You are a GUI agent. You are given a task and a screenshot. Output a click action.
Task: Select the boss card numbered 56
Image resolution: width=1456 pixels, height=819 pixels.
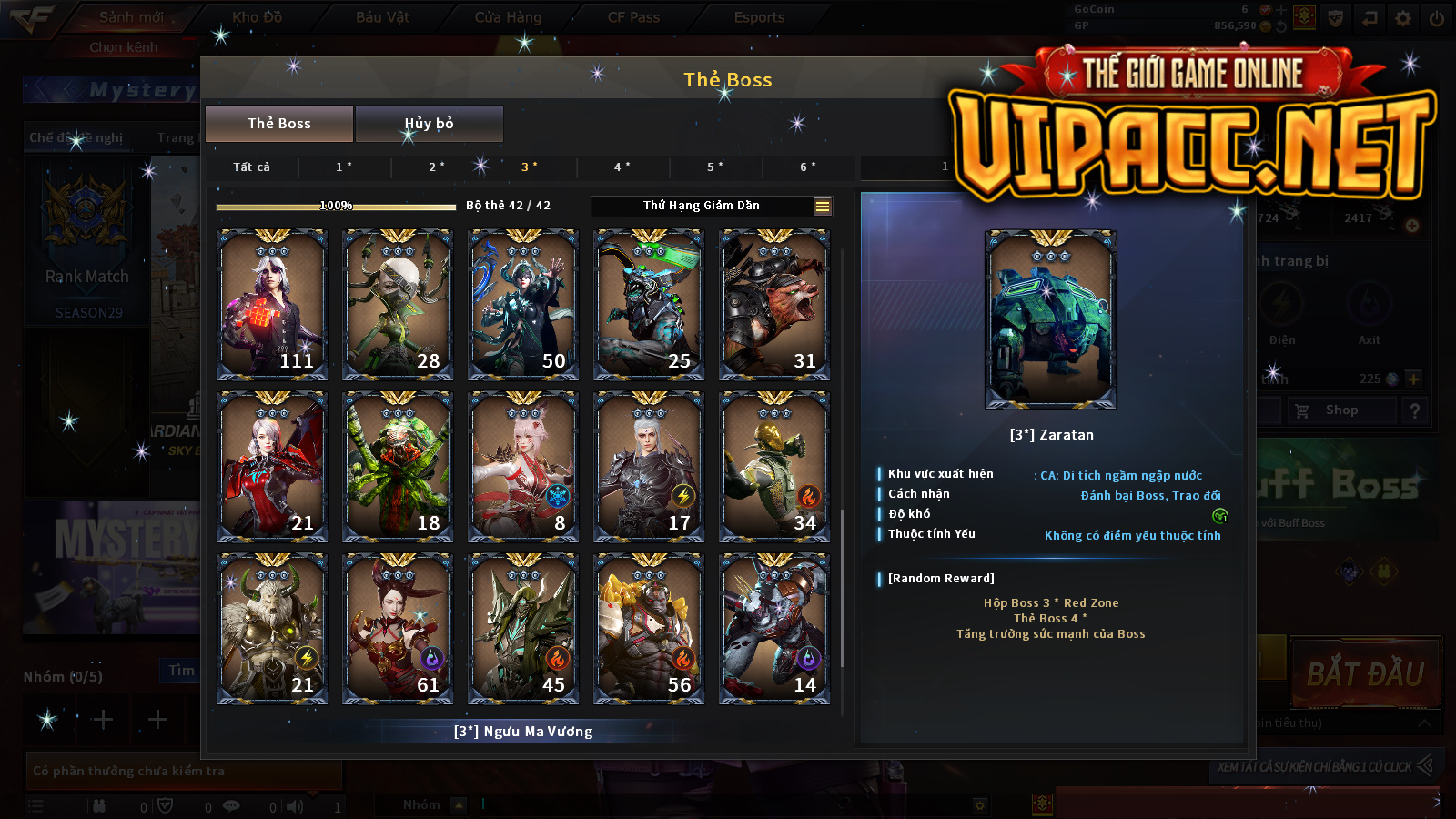point(649,628)
